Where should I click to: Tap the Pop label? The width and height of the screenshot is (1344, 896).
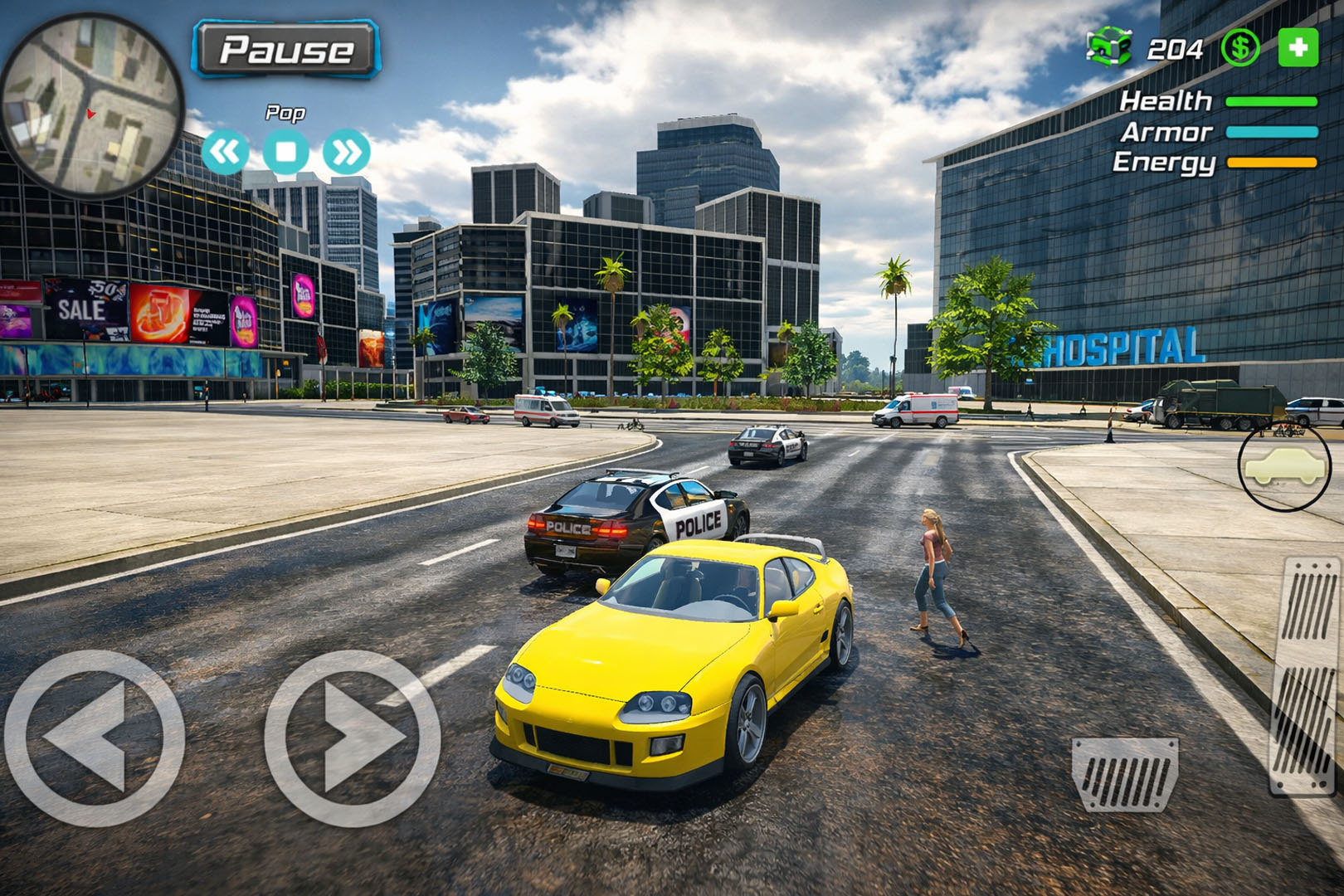pyautogui.click(x=286, y=111)
